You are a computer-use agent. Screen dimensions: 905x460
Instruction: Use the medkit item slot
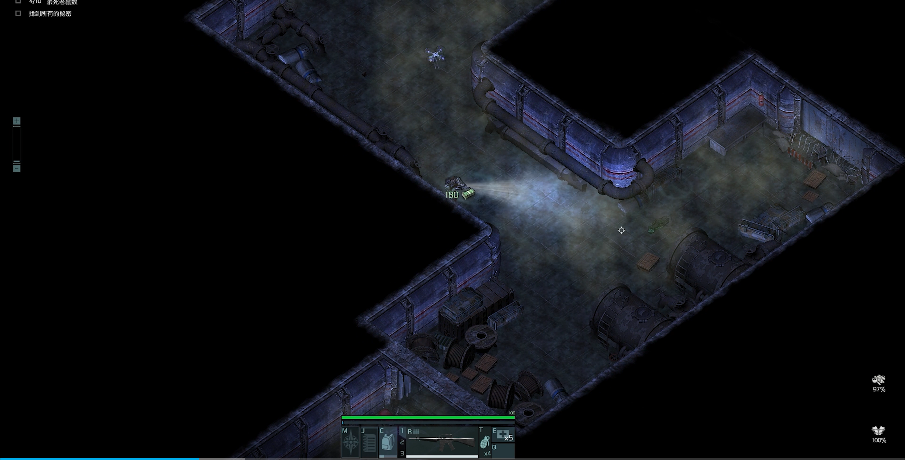[504, 436]
